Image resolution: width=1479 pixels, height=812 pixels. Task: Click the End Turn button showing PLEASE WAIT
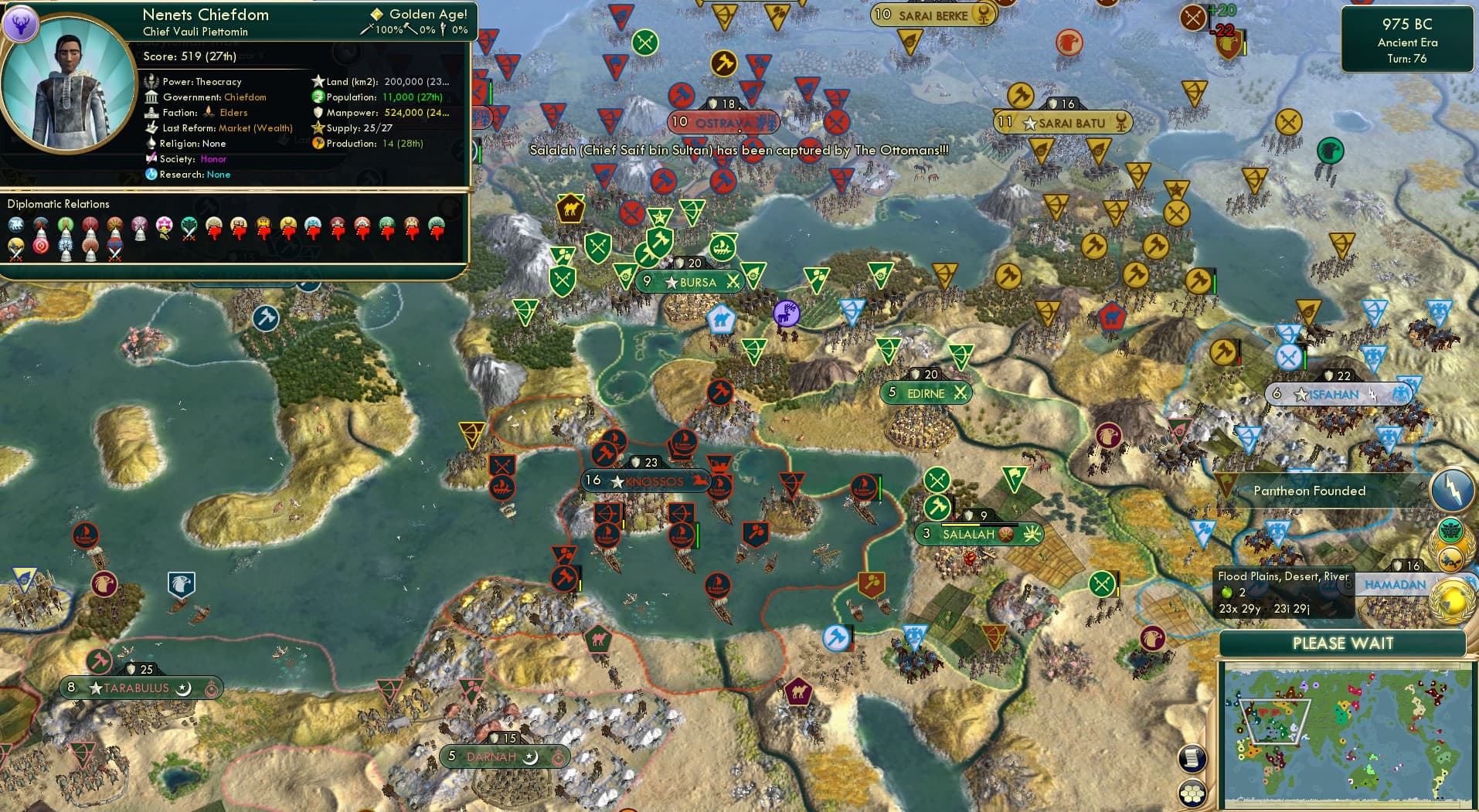point(1342,643)
